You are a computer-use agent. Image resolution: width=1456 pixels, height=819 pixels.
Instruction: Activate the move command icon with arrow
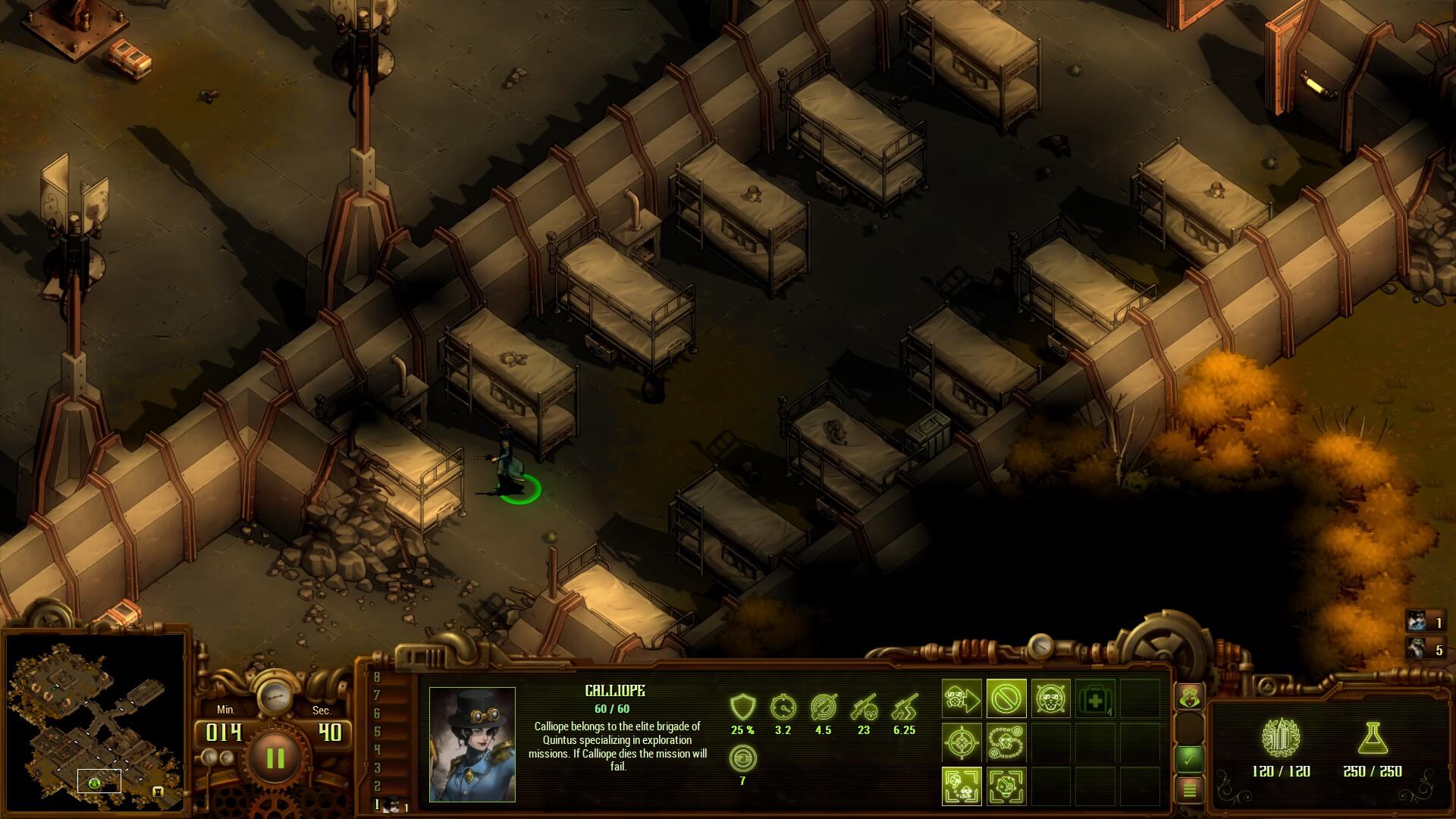point(962,698)
